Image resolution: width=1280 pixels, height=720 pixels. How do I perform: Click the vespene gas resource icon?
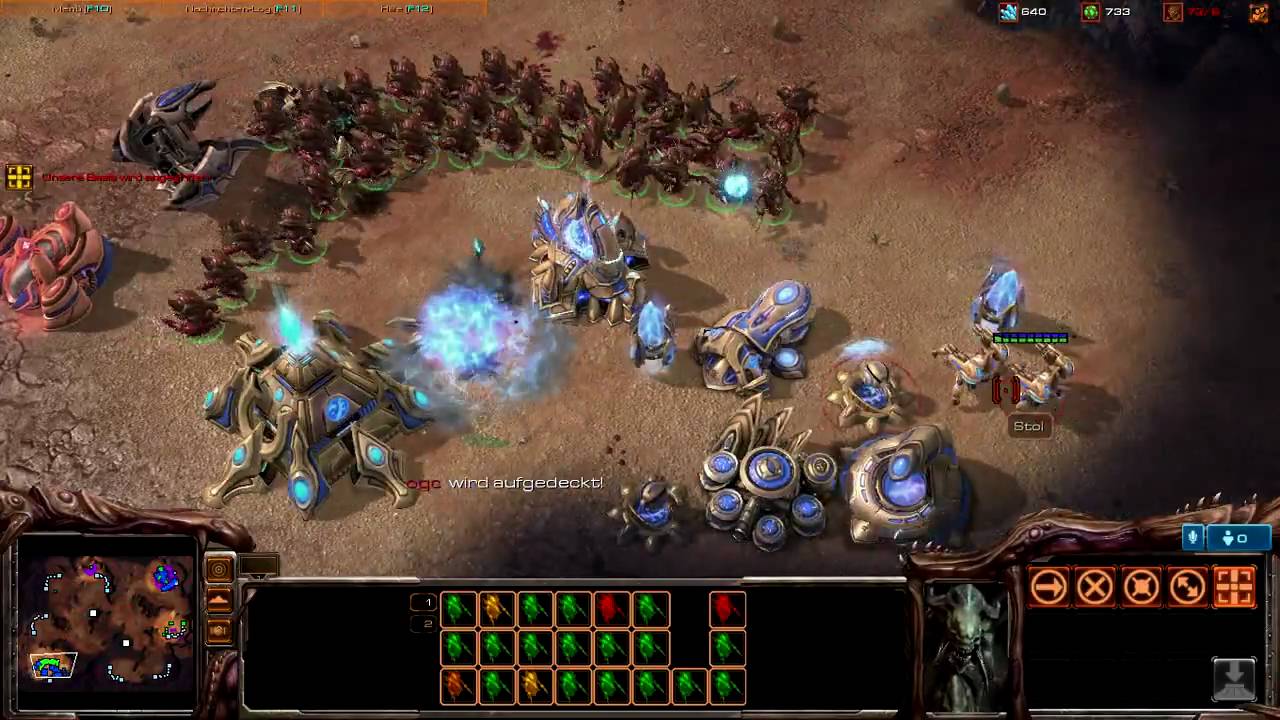(1091, 12)
